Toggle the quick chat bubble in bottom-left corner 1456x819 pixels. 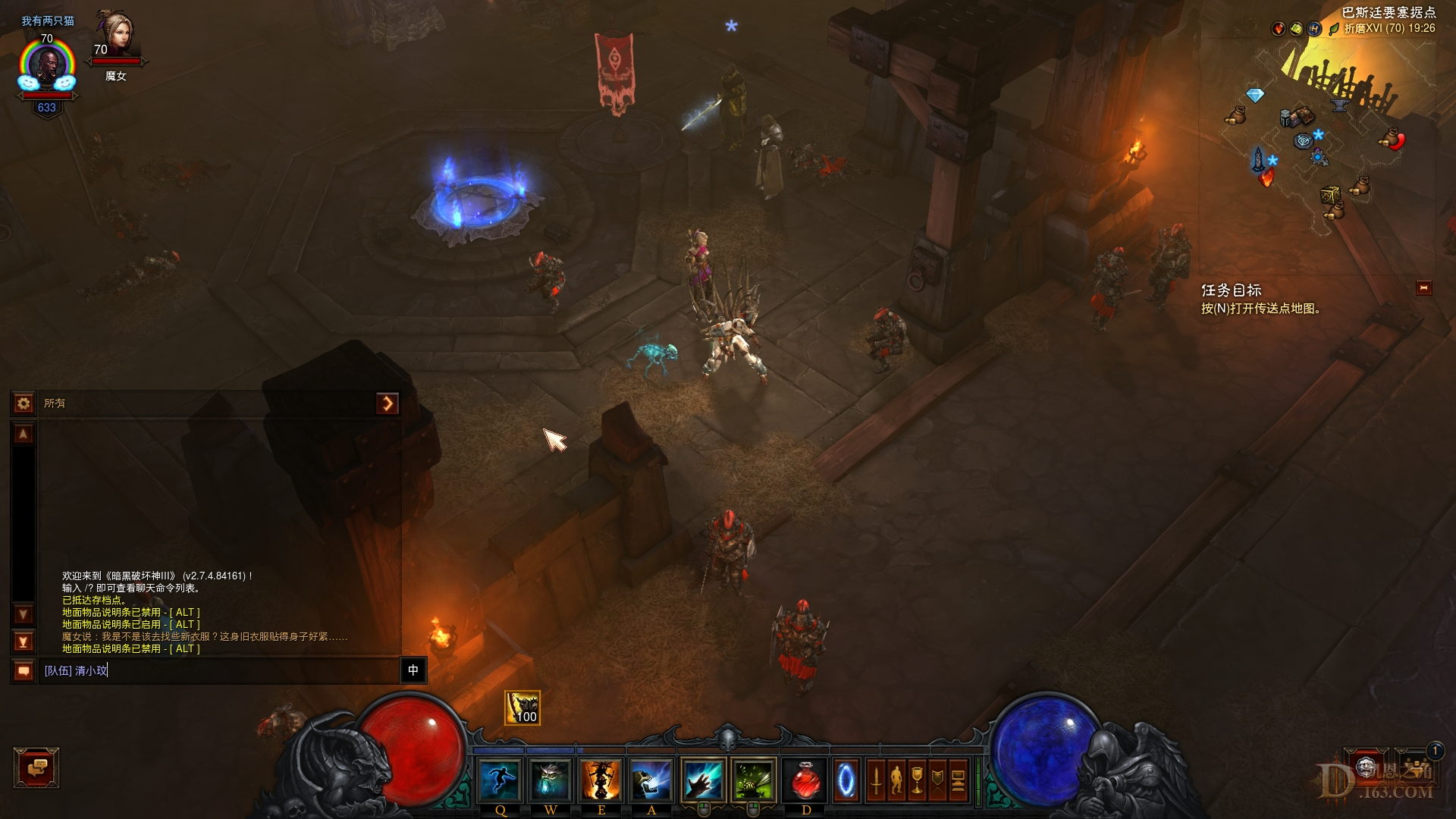(36, 768)
